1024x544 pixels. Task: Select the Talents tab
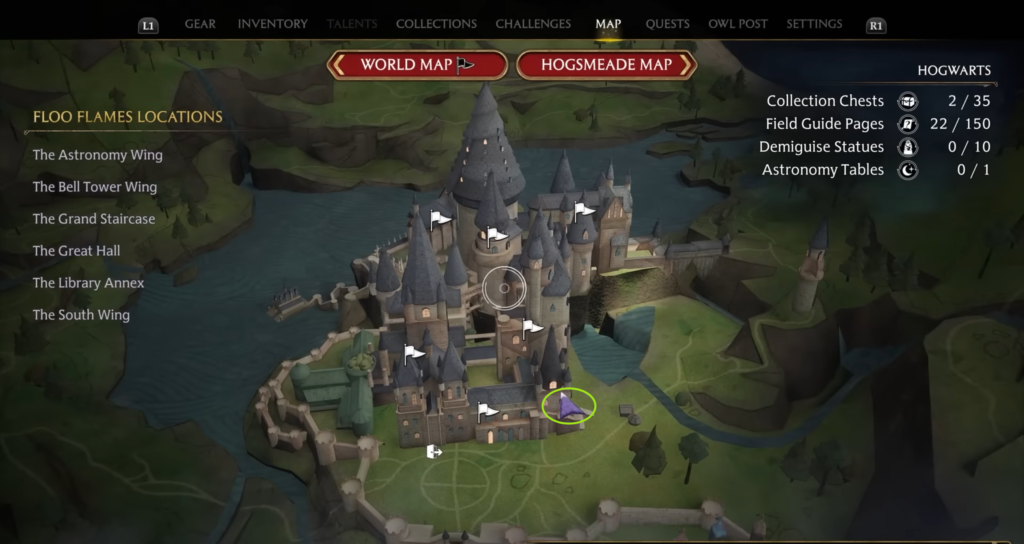click(352, 24)
